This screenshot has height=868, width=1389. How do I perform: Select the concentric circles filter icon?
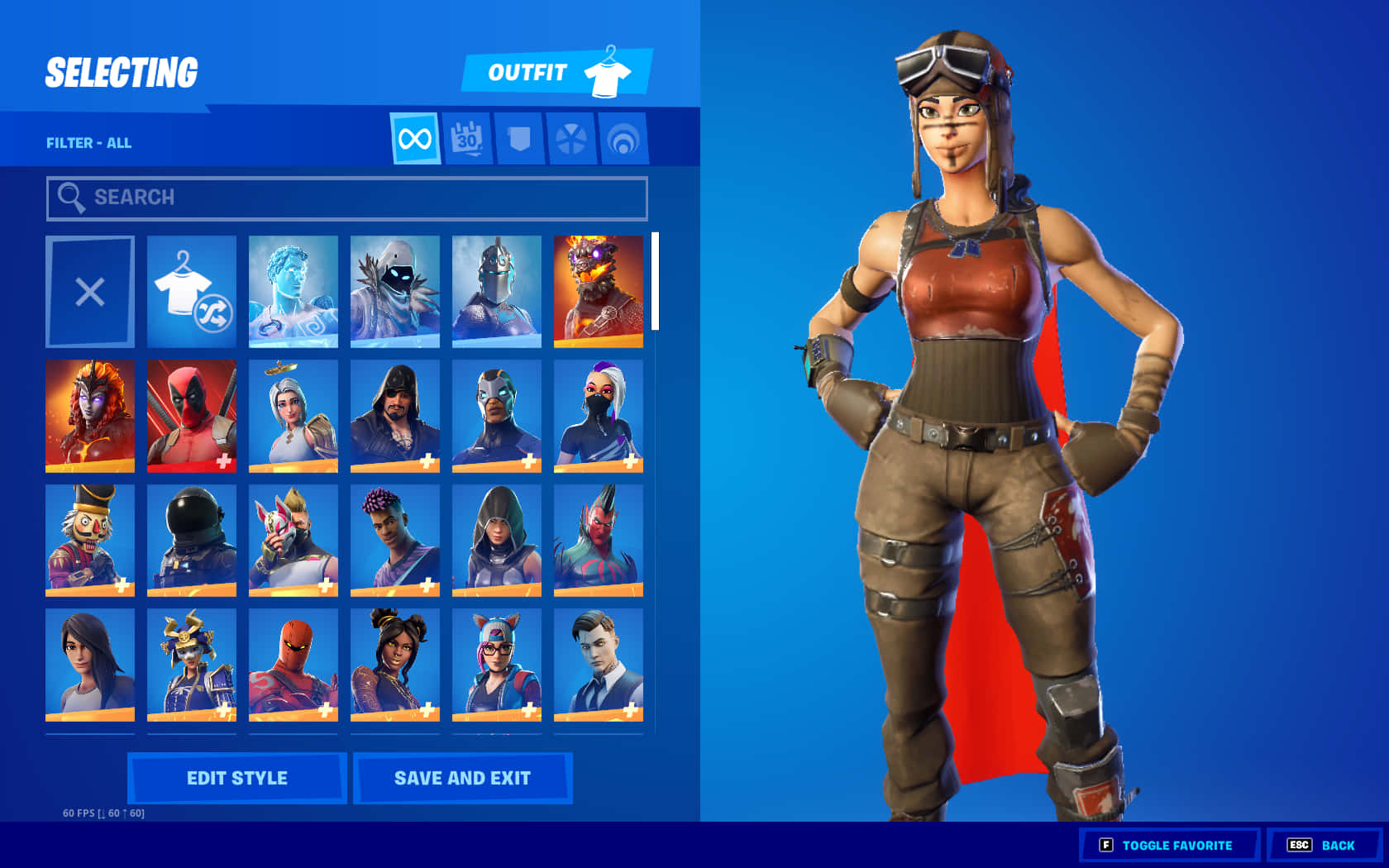point(625,139)
